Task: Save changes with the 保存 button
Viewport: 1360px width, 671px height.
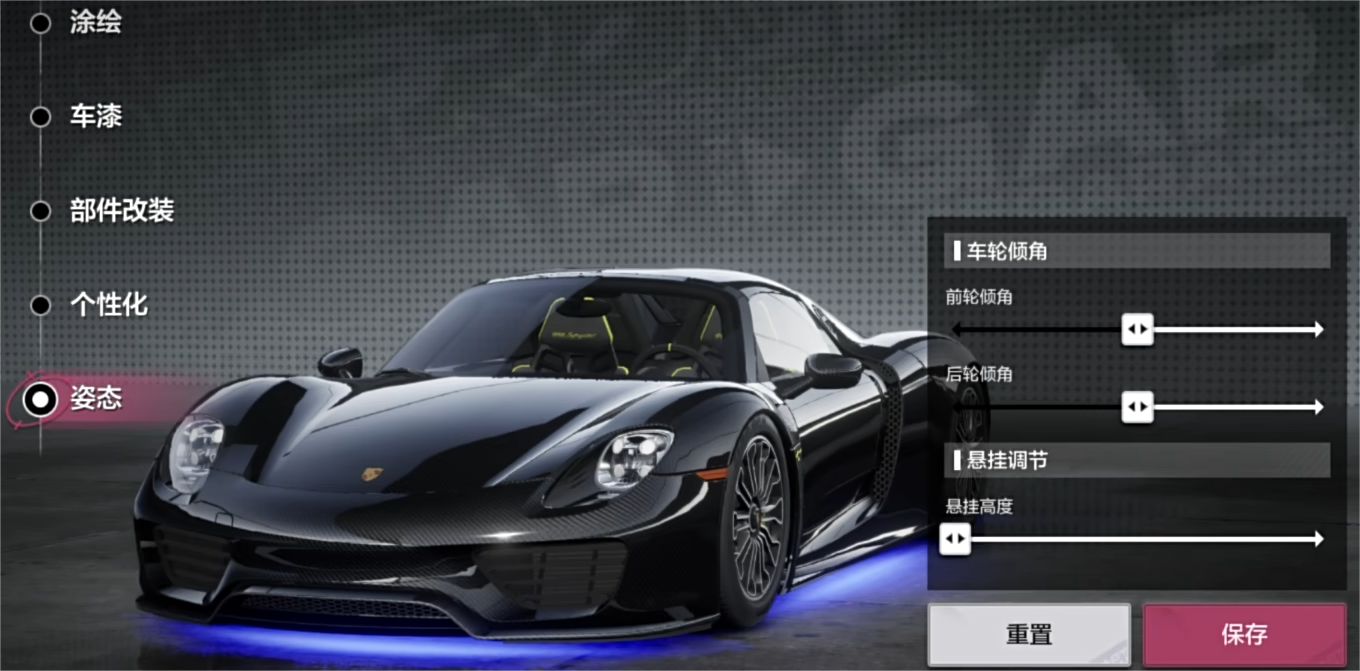Action: point(1244,634)
